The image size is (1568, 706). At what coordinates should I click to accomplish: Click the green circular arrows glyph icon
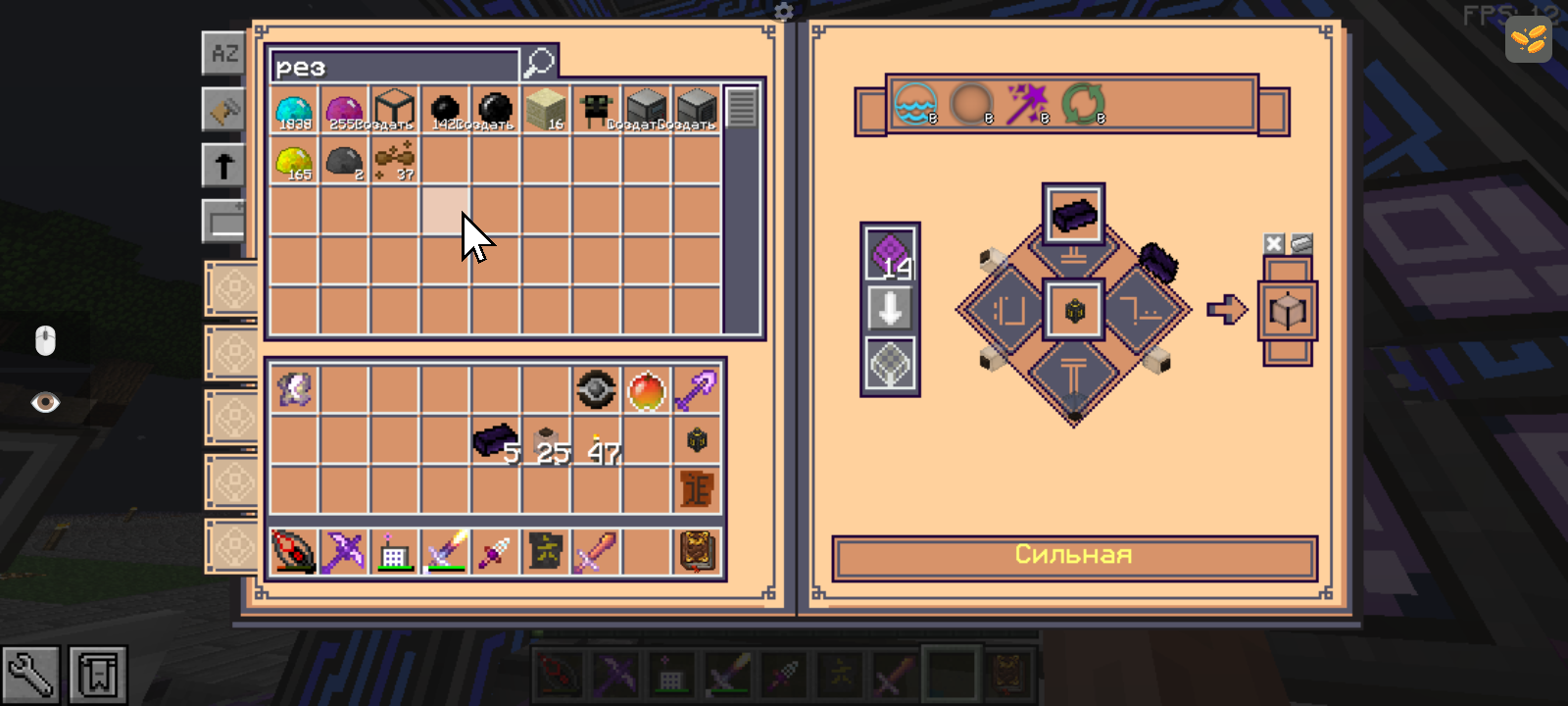(1083, 103)
